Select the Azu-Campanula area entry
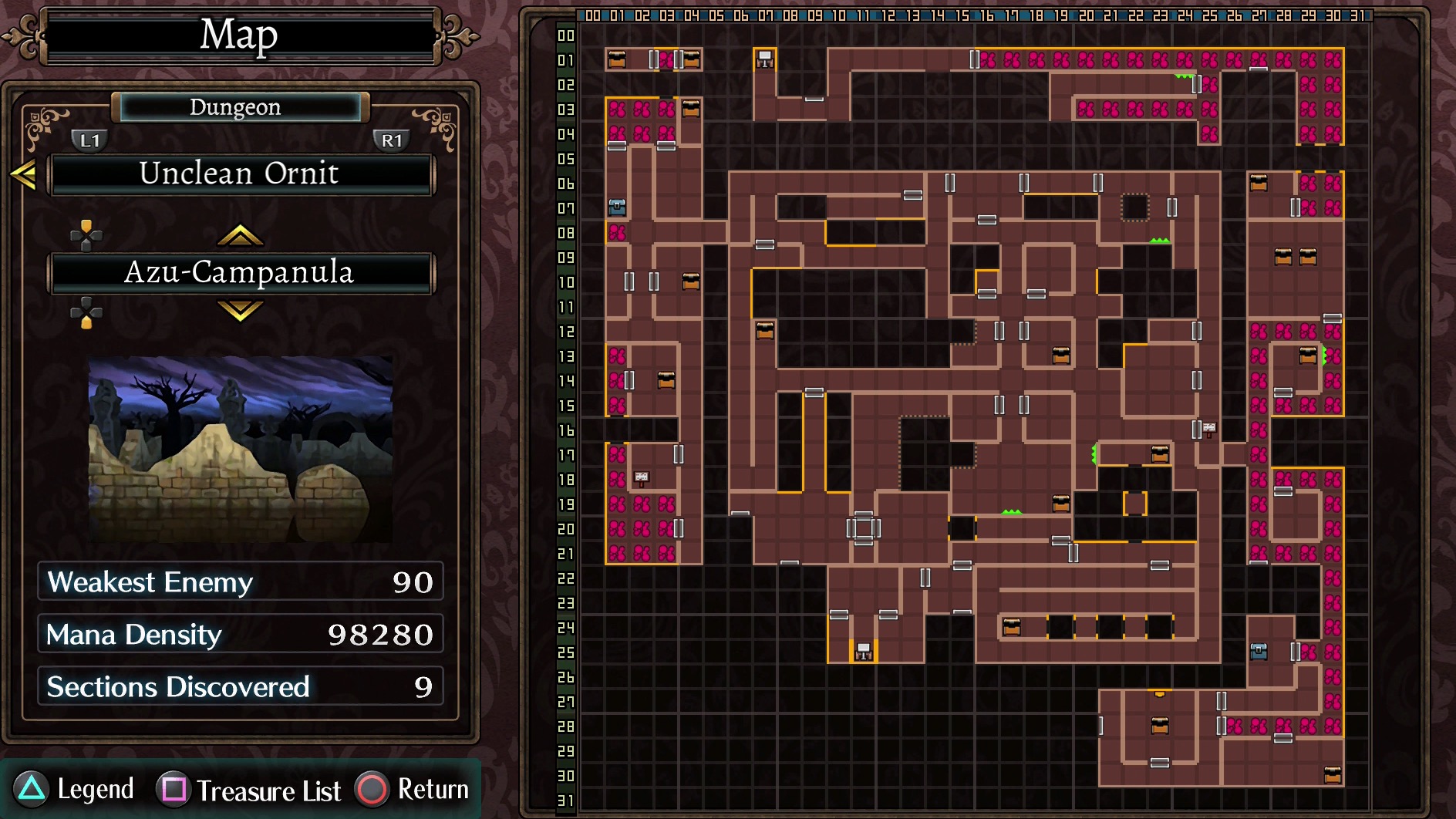 tap(241, 272)
